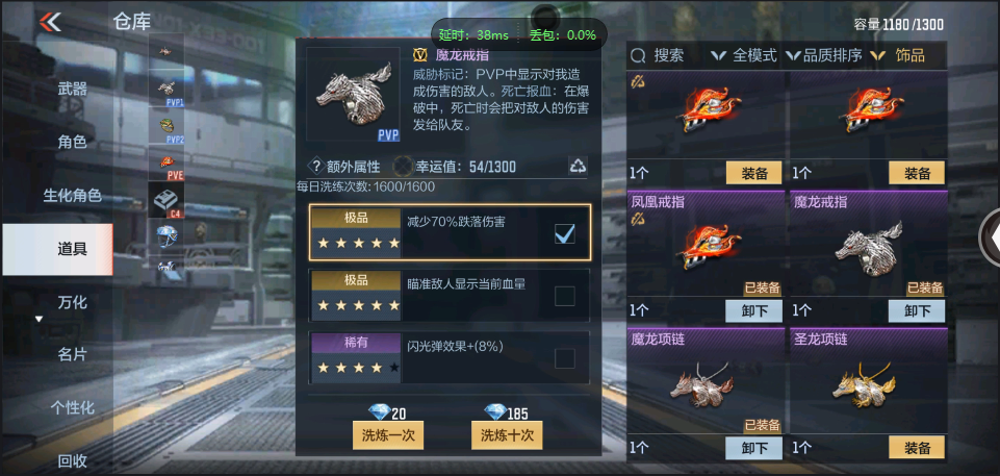Equip the 圣龙项链 with 装备
Screen dimensions: 1000x476
click(916, 448)
